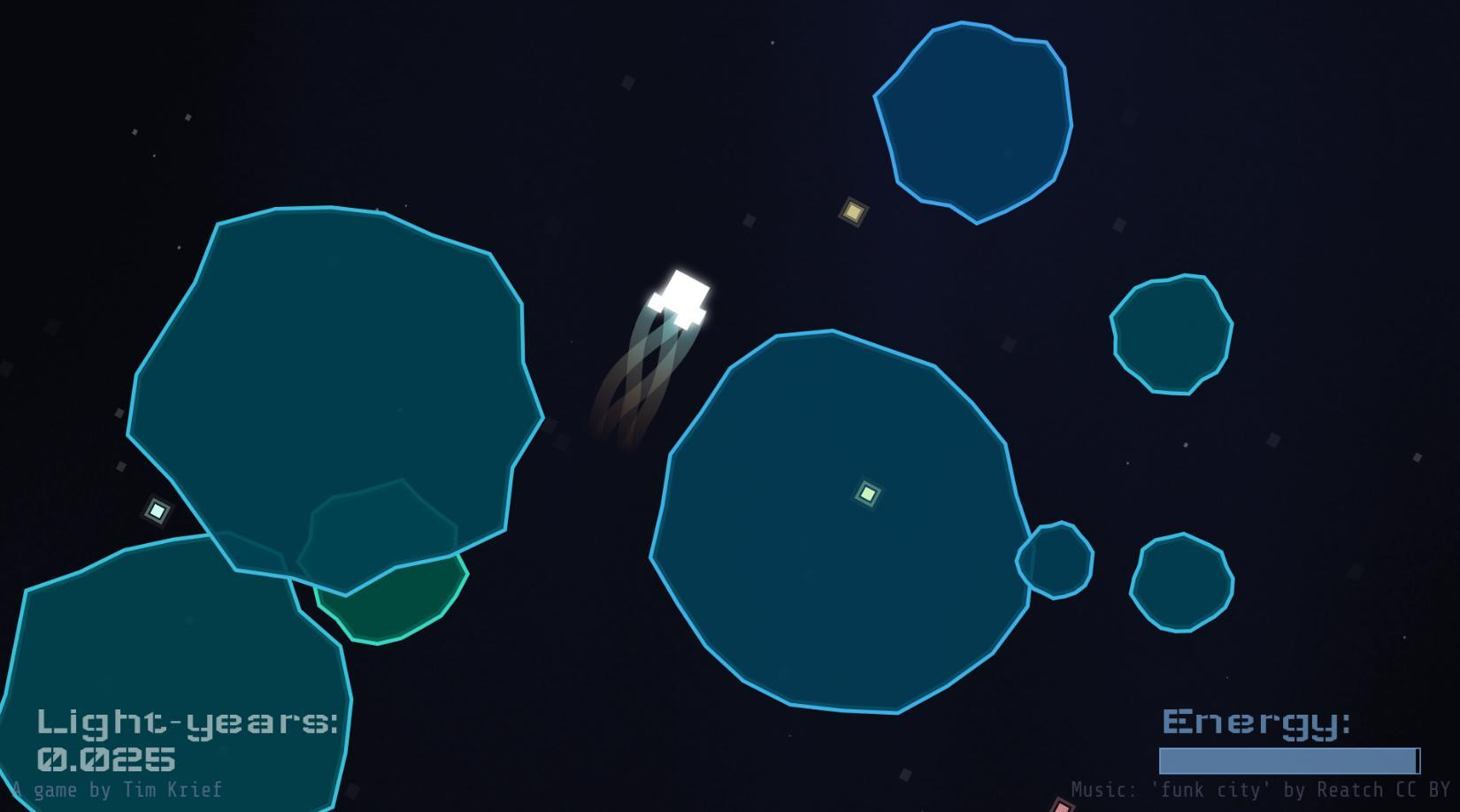1460x812 pixels.
Task: Select the tiny planet beside the large central planet
Action: [x=1055, y=557]
